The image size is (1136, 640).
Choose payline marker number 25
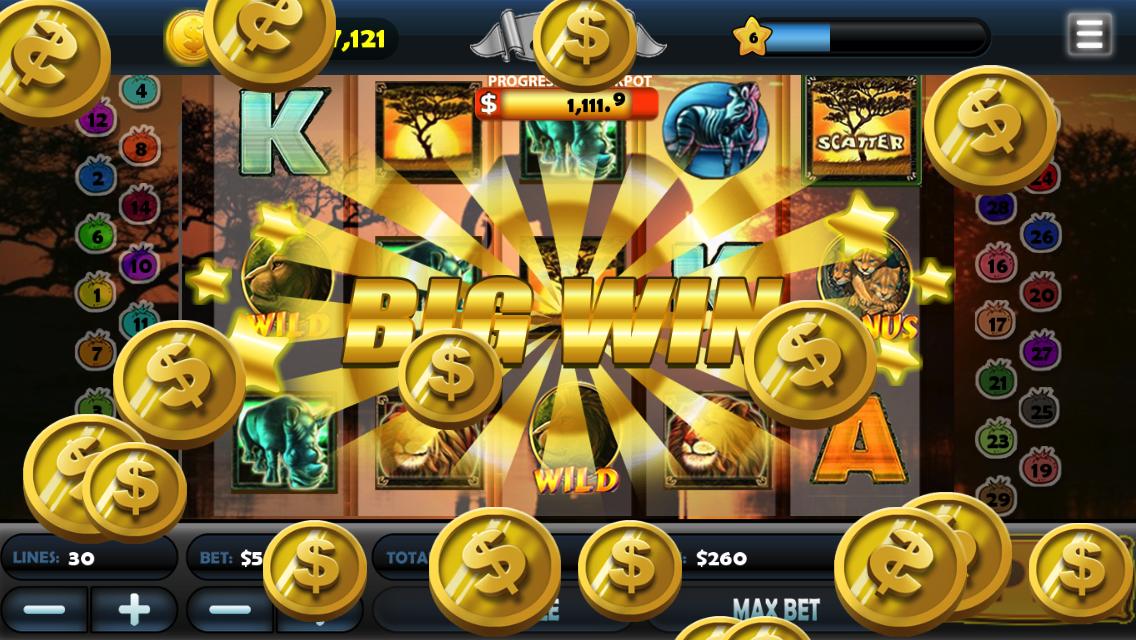[1041, 410]
